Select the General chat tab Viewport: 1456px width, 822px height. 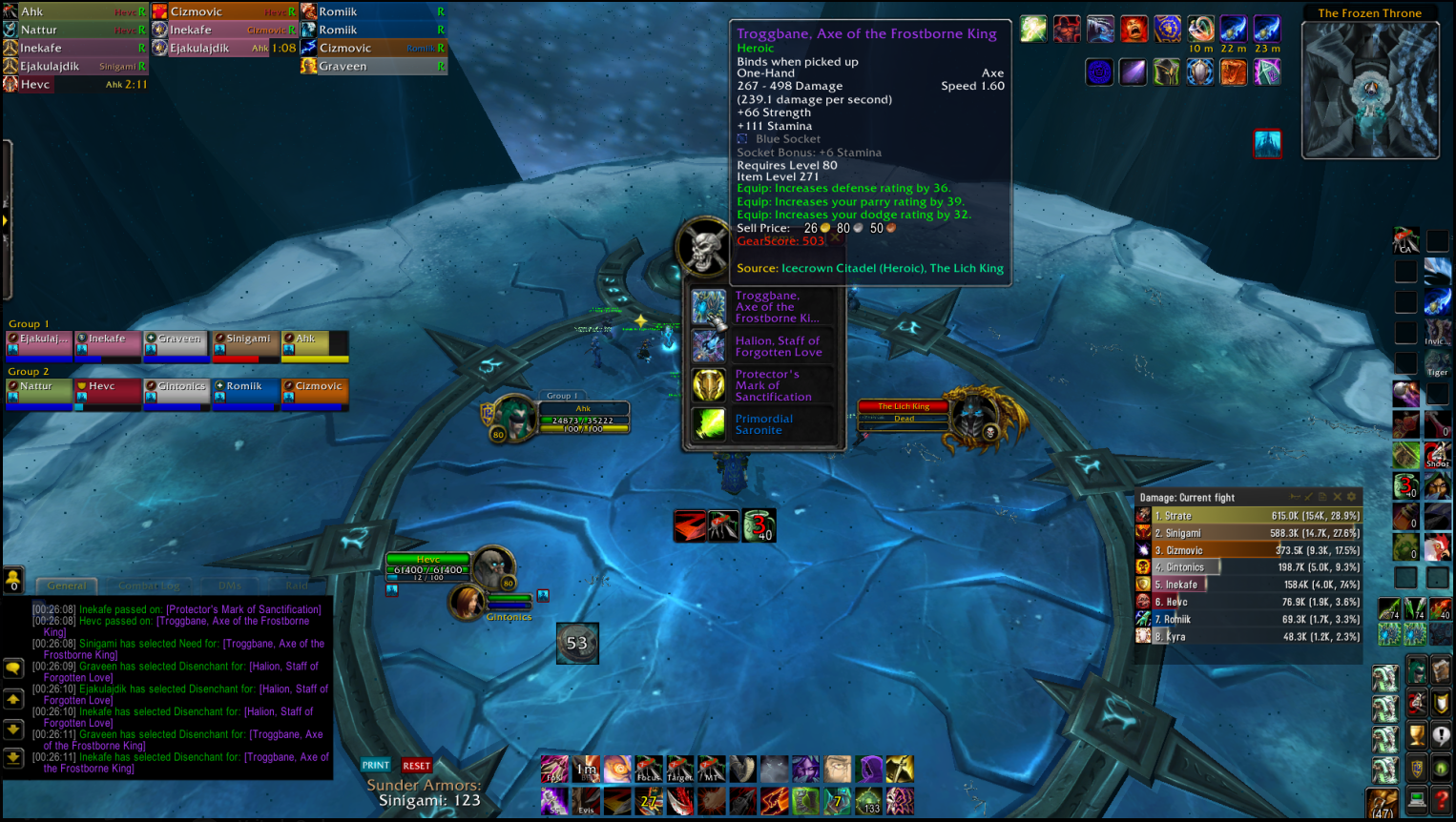coord(67,586)
